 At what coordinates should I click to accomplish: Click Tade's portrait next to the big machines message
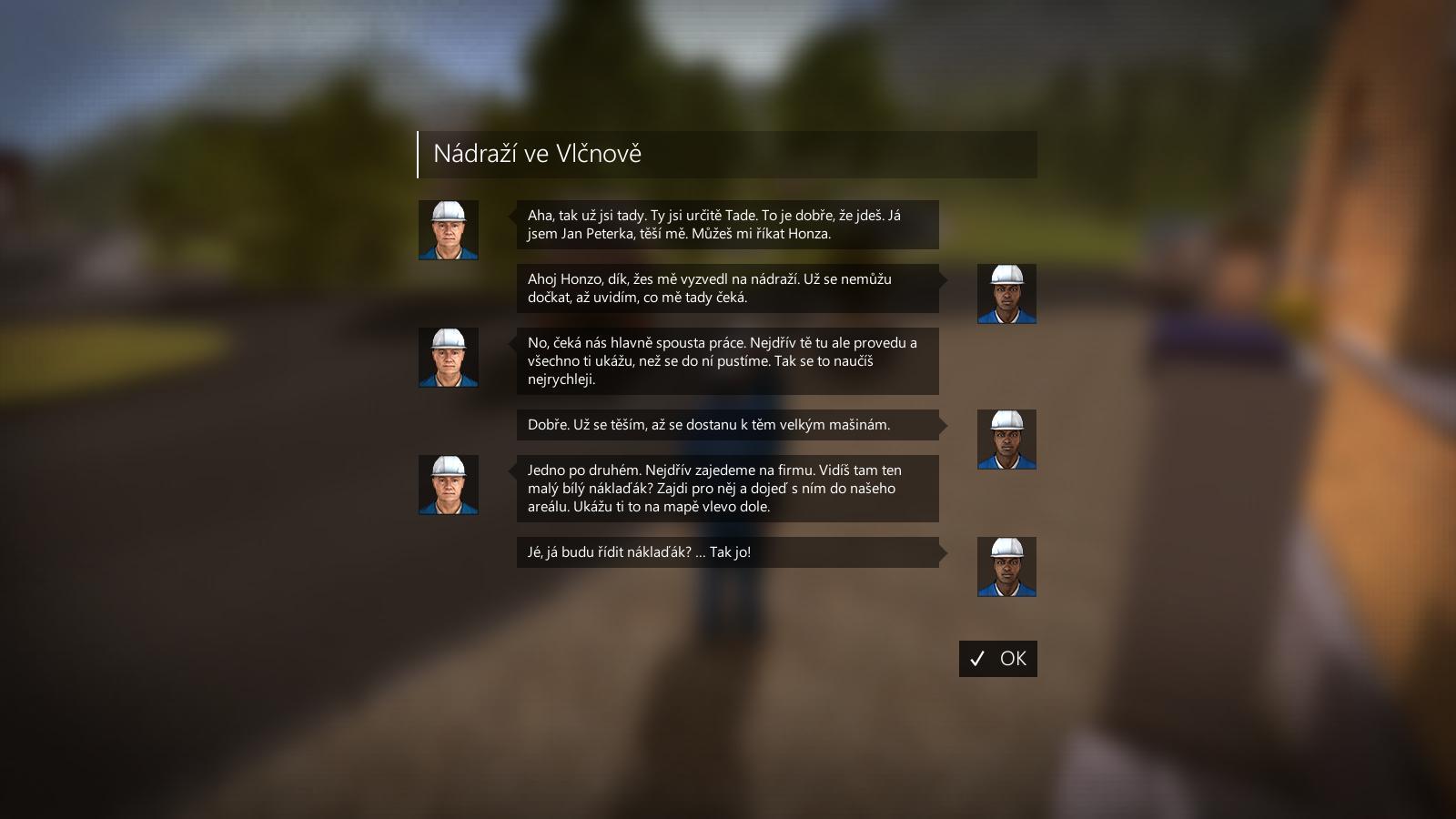1006,439
